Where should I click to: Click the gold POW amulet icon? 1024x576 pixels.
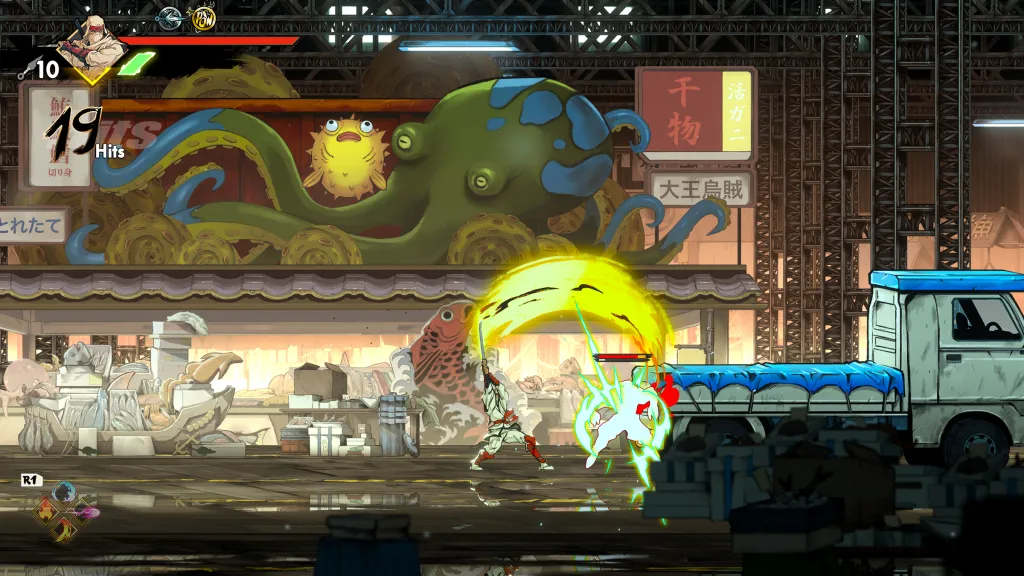203,17
